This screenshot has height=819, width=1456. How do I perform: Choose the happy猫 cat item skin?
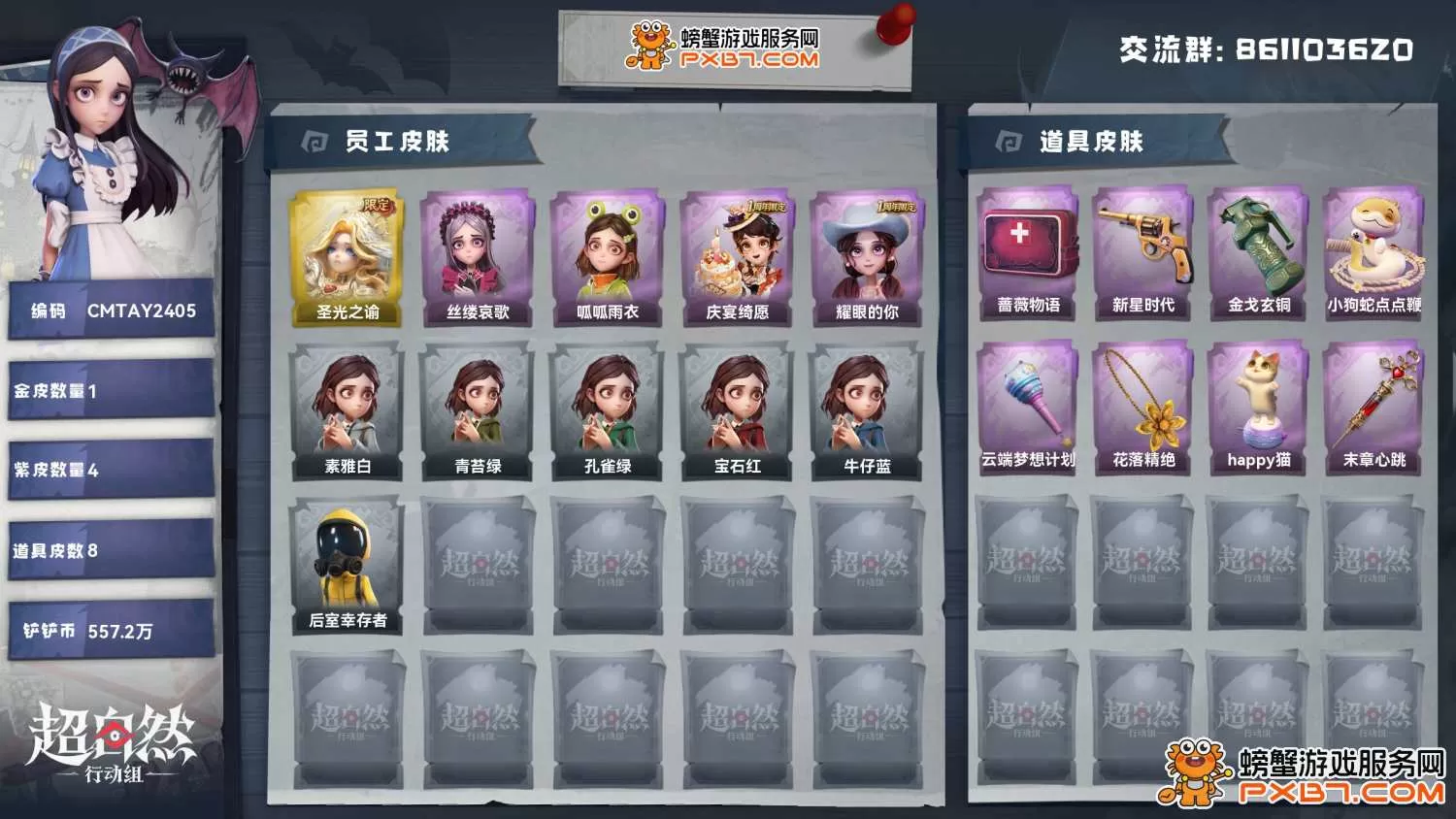click(1258, 408)
